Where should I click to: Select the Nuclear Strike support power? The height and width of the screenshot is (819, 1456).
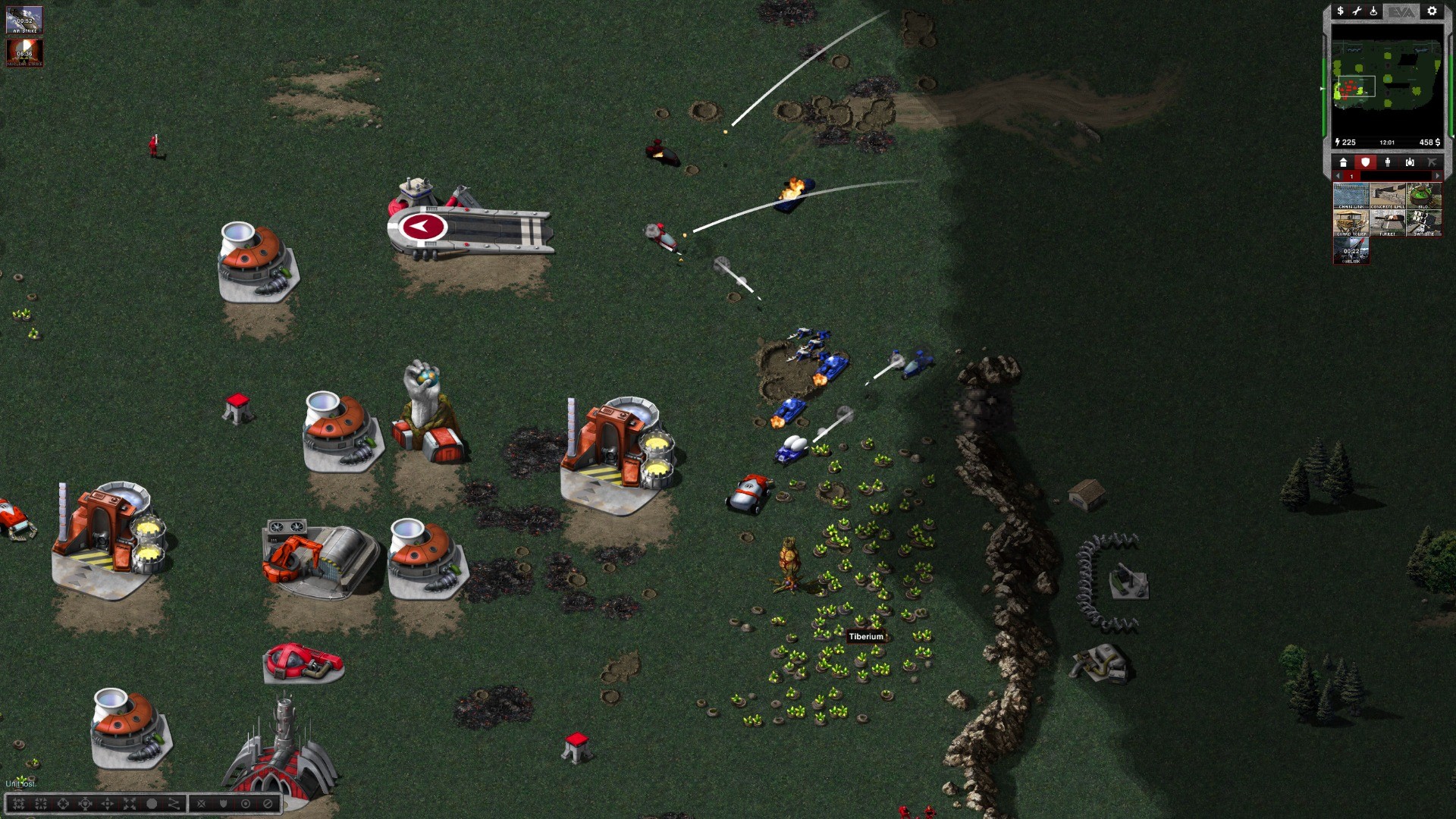[x=24, y=52]
